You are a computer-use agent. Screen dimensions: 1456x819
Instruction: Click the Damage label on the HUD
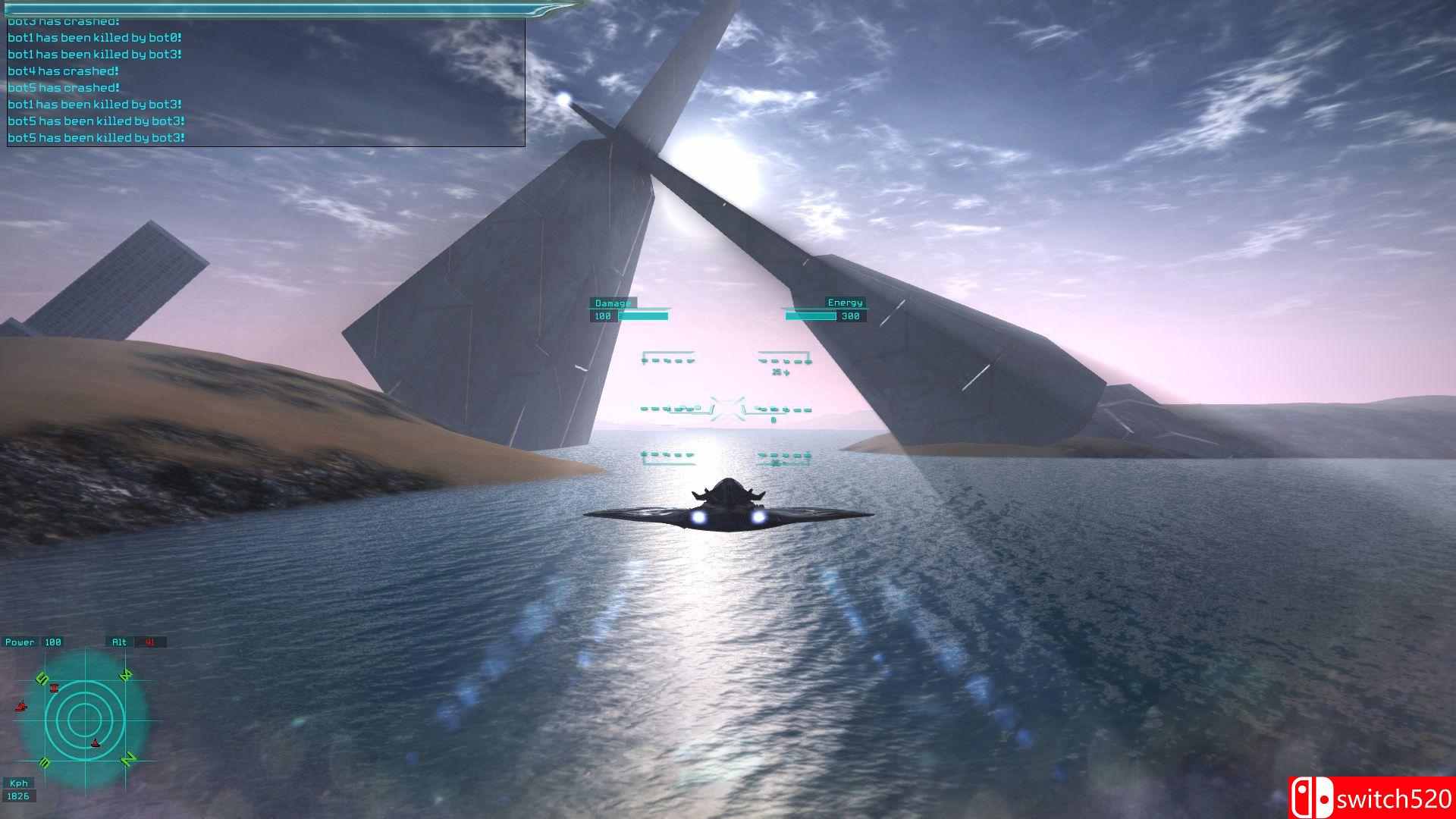(x=611, y=302)
